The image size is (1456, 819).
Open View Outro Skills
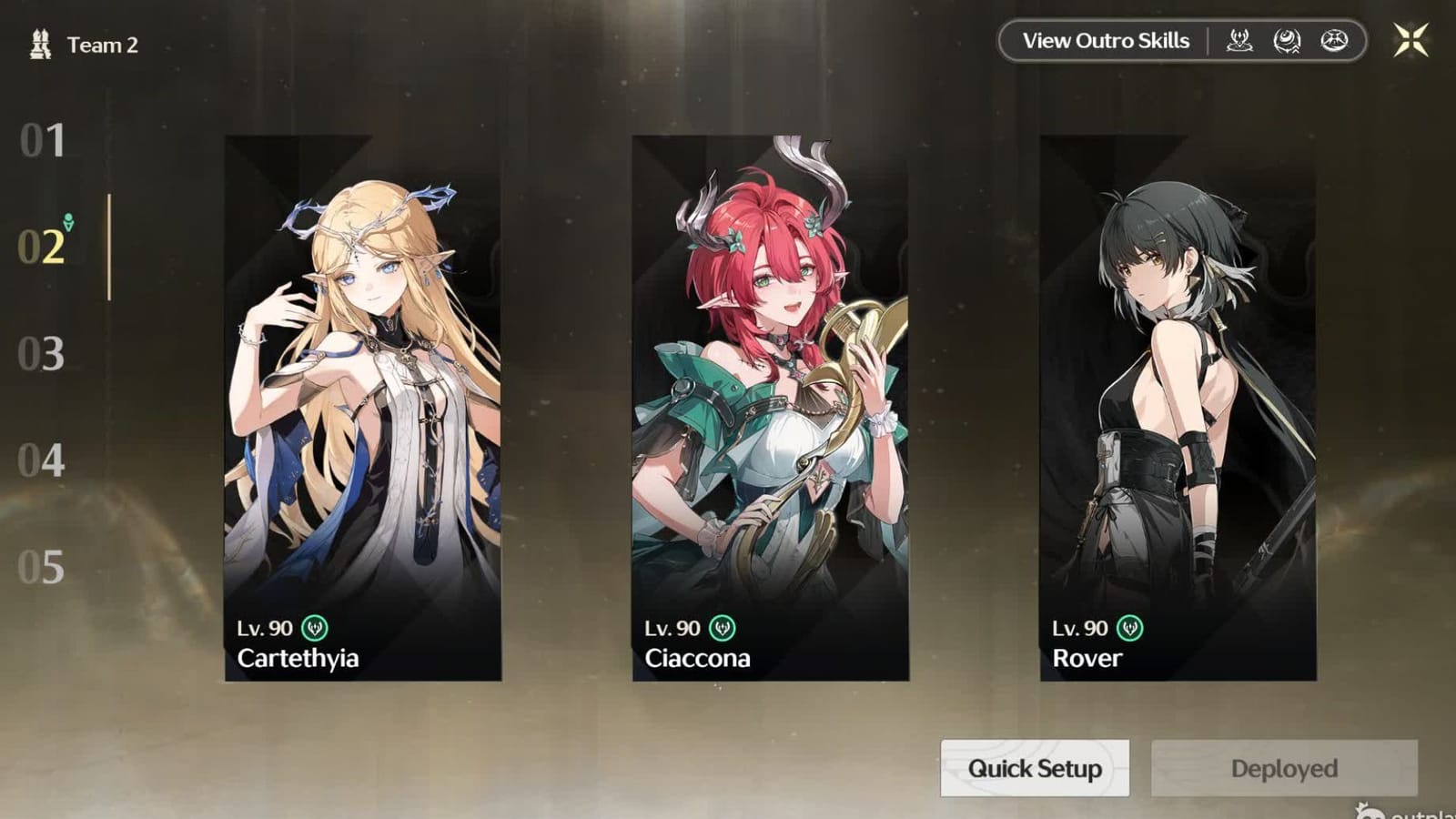click(x=1106, y=40)
